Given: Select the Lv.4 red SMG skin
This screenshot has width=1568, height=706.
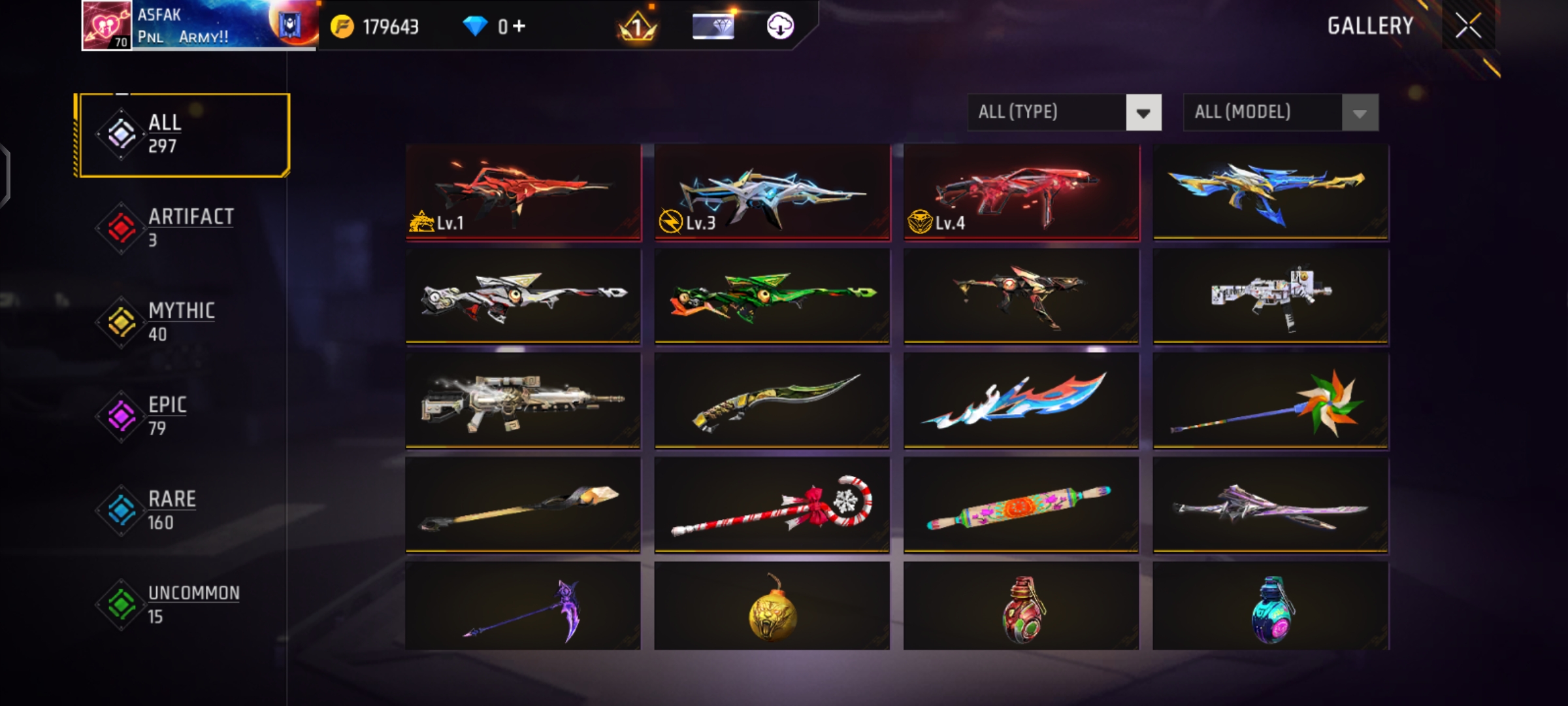Looking at the screenshot, I should [x=1022, y=193].
